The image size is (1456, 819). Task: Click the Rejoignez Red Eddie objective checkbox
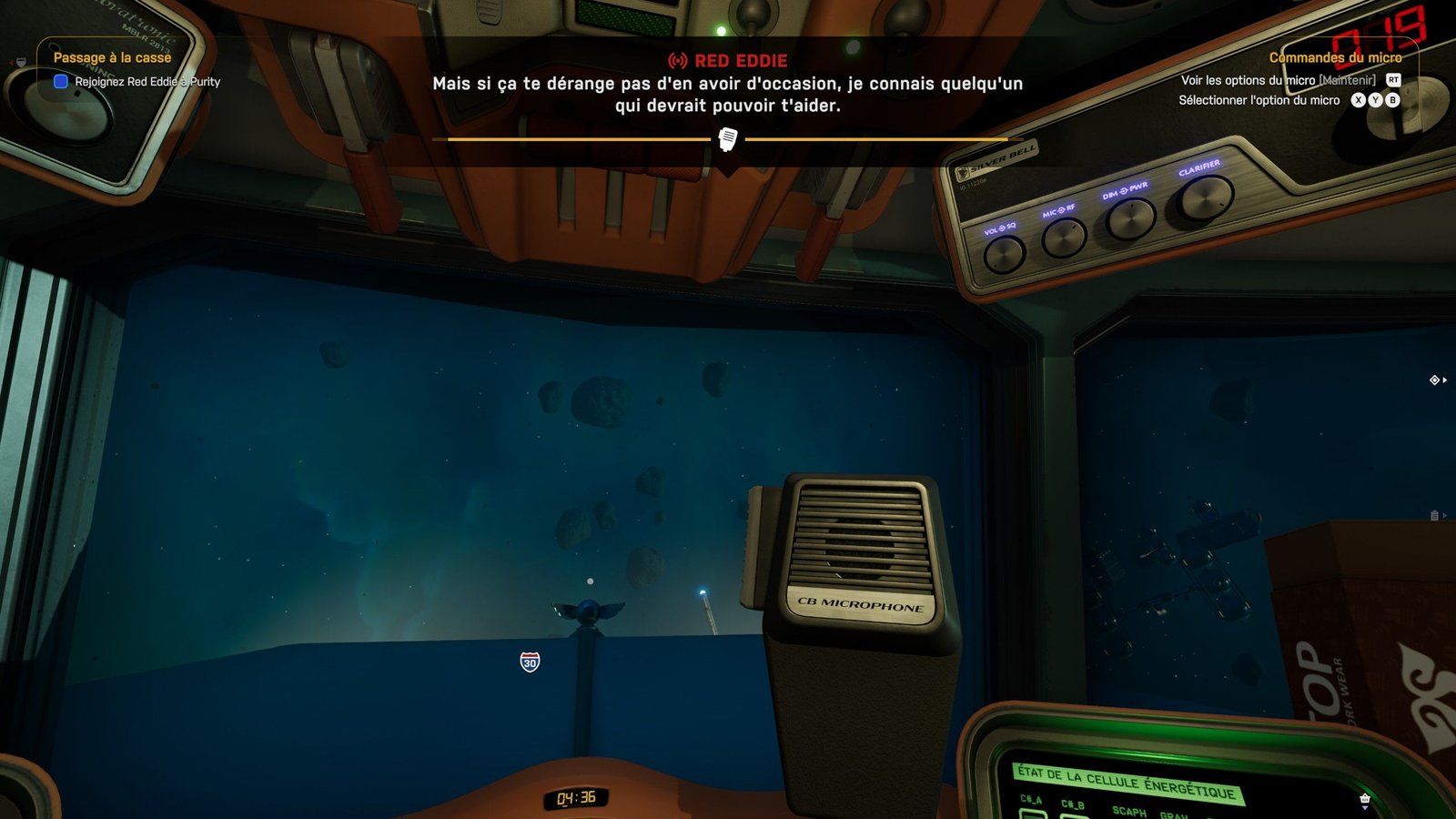(x=61, y=81)
